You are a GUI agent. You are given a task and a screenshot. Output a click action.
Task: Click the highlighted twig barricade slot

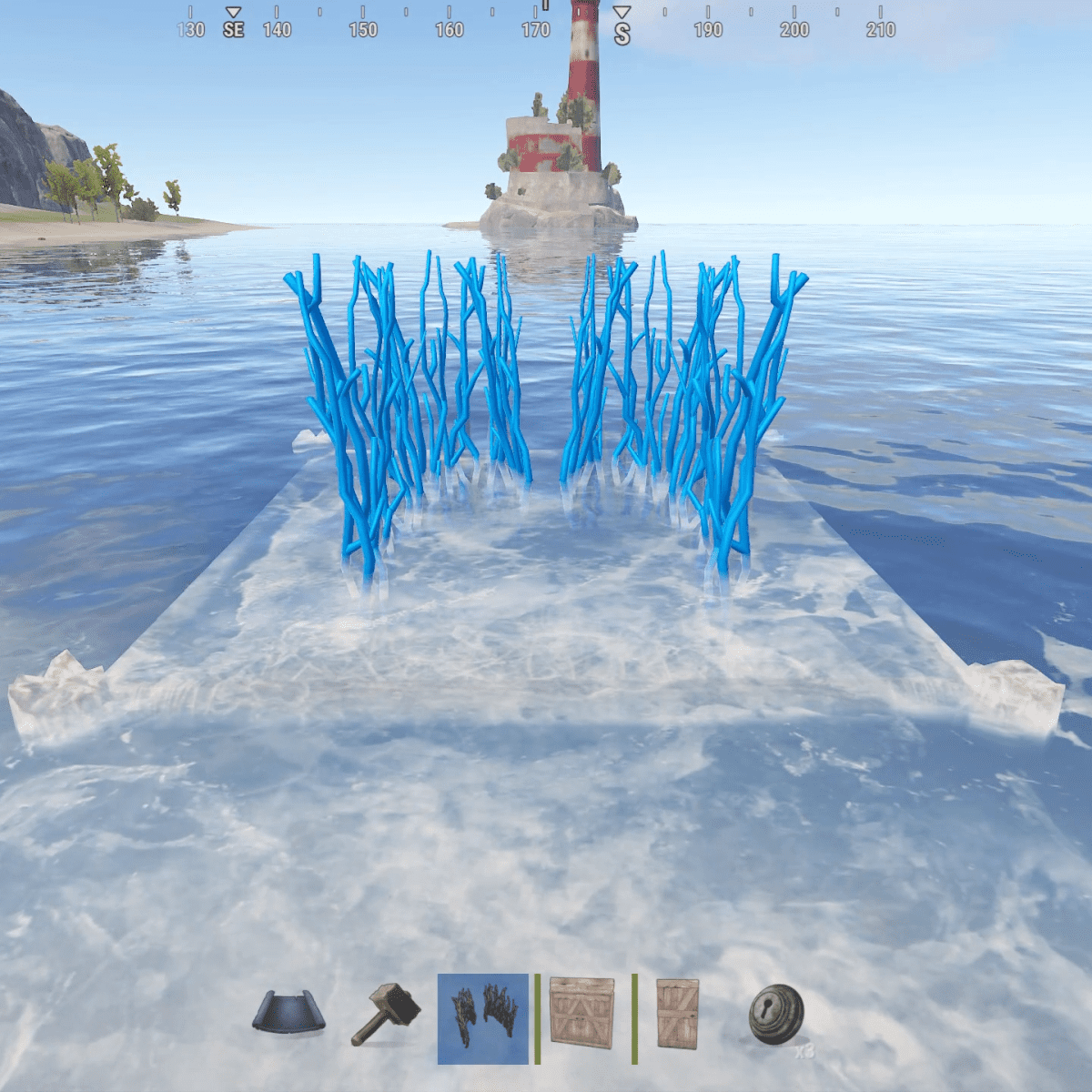(483, 1018)
